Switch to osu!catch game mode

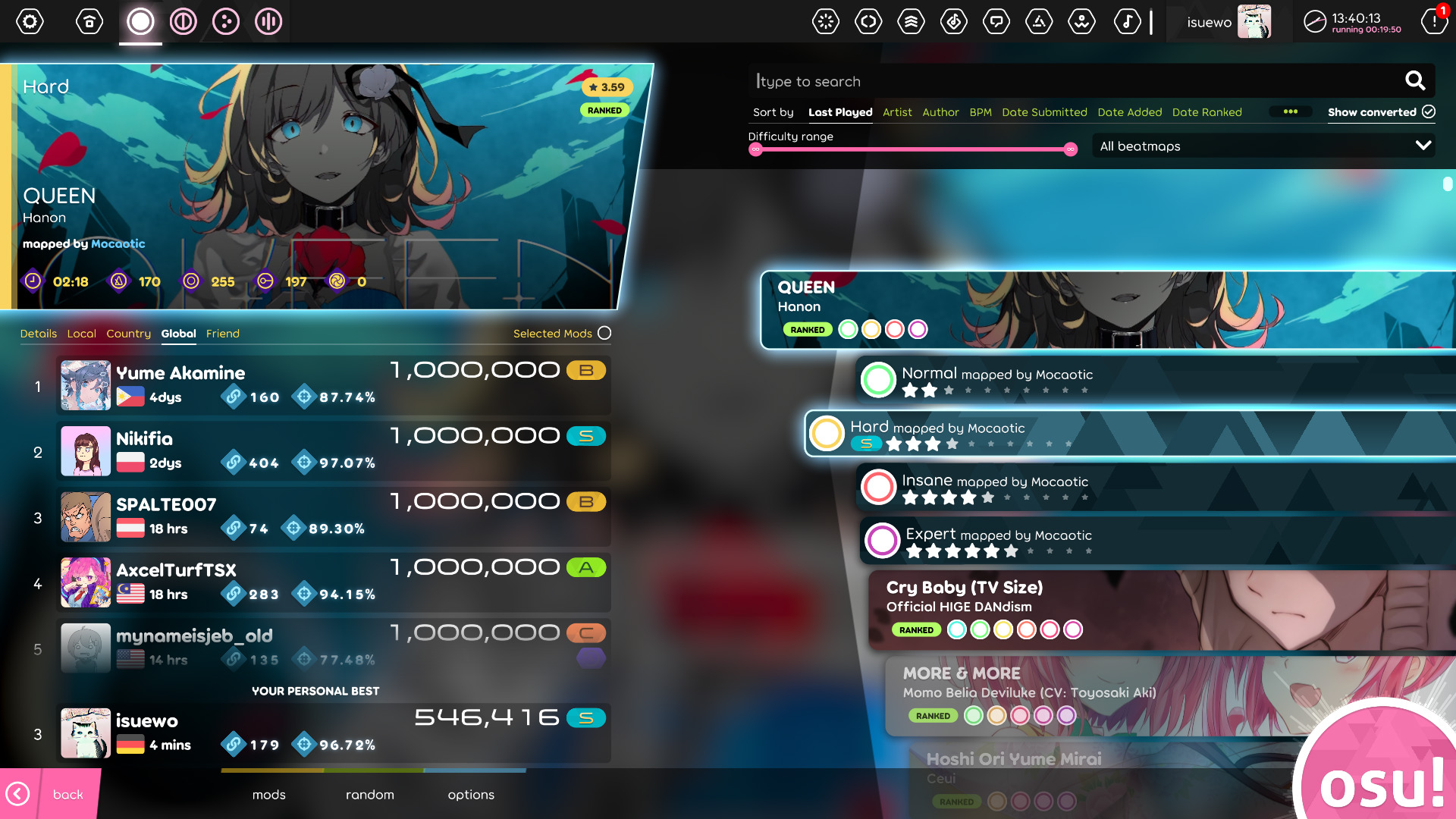(x=225, y=22)
